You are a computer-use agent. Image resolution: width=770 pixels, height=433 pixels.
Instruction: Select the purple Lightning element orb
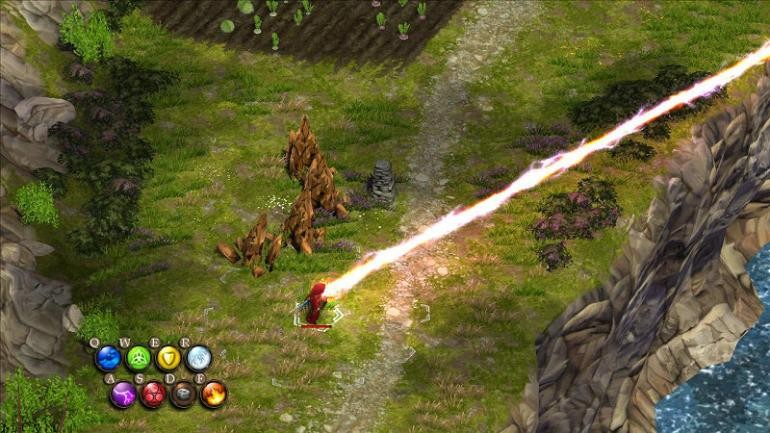coord(123,394)
